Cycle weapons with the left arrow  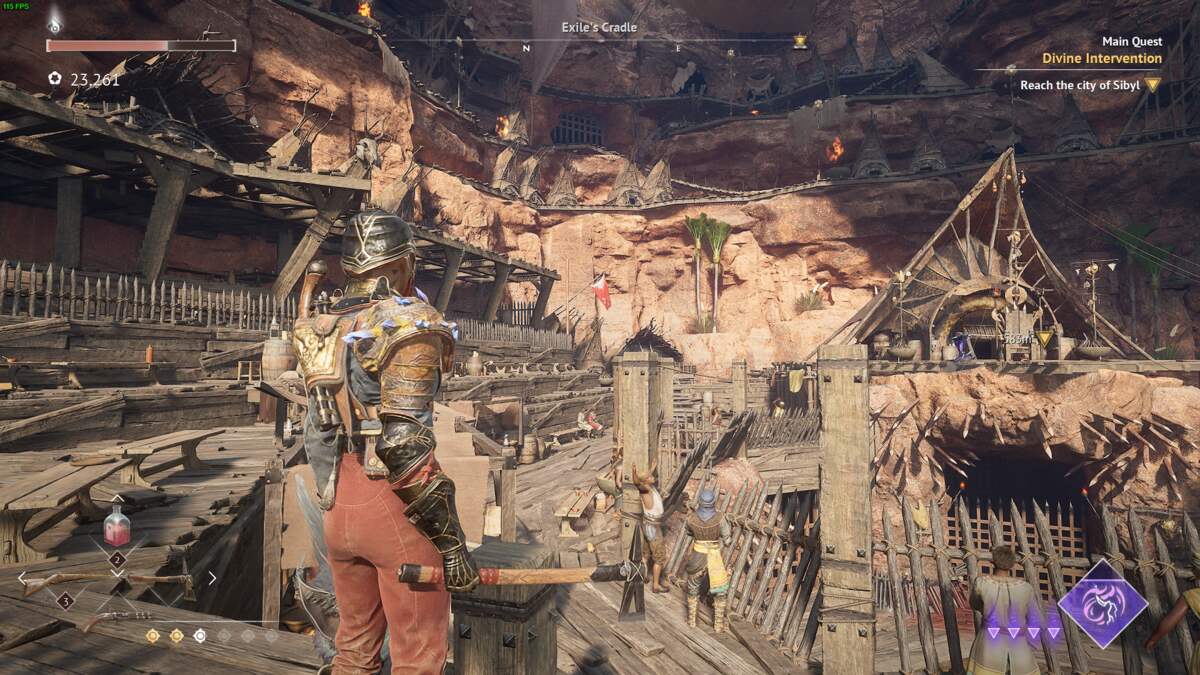tap(23, 578)
